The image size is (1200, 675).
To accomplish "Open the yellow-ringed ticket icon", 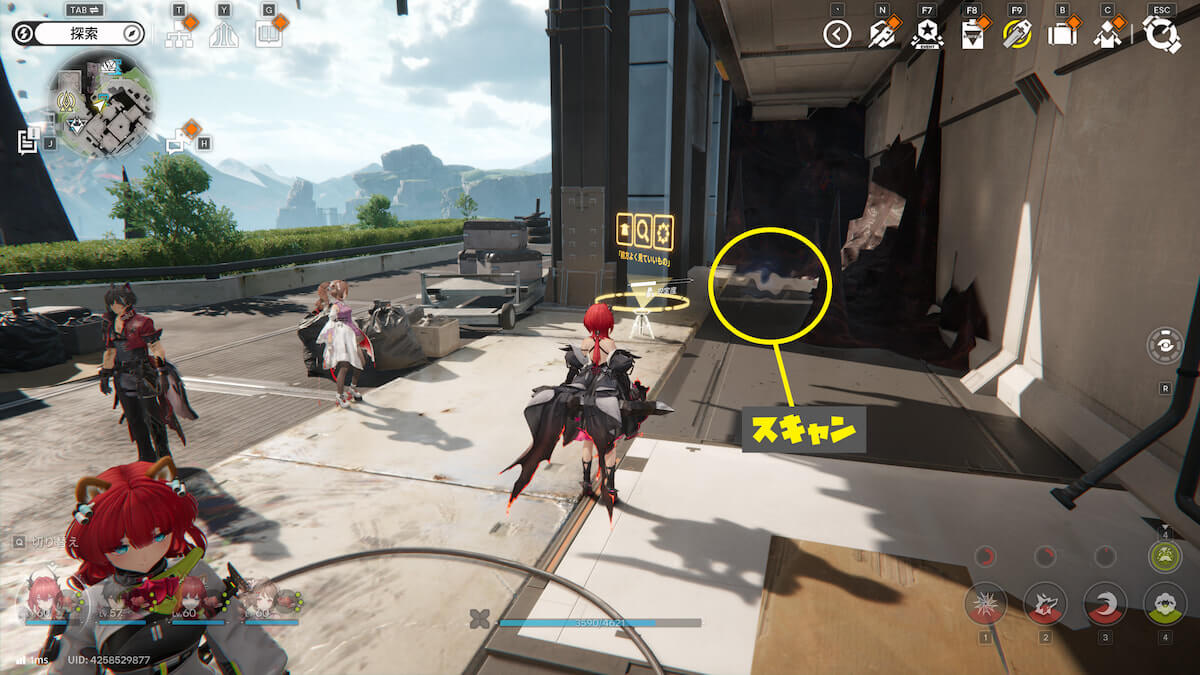I will [x=1016, y=35].
